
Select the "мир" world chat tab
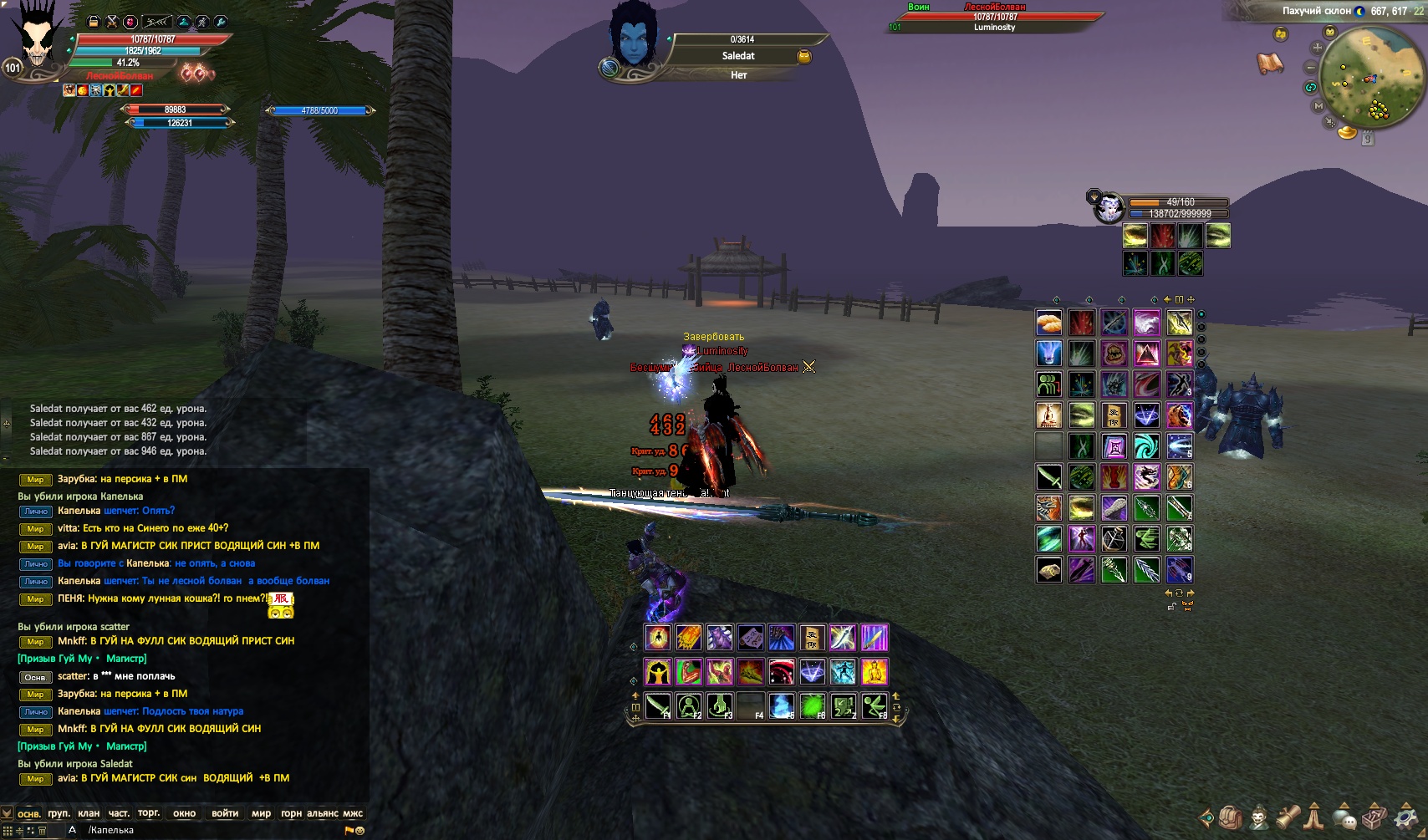[261, 813]
